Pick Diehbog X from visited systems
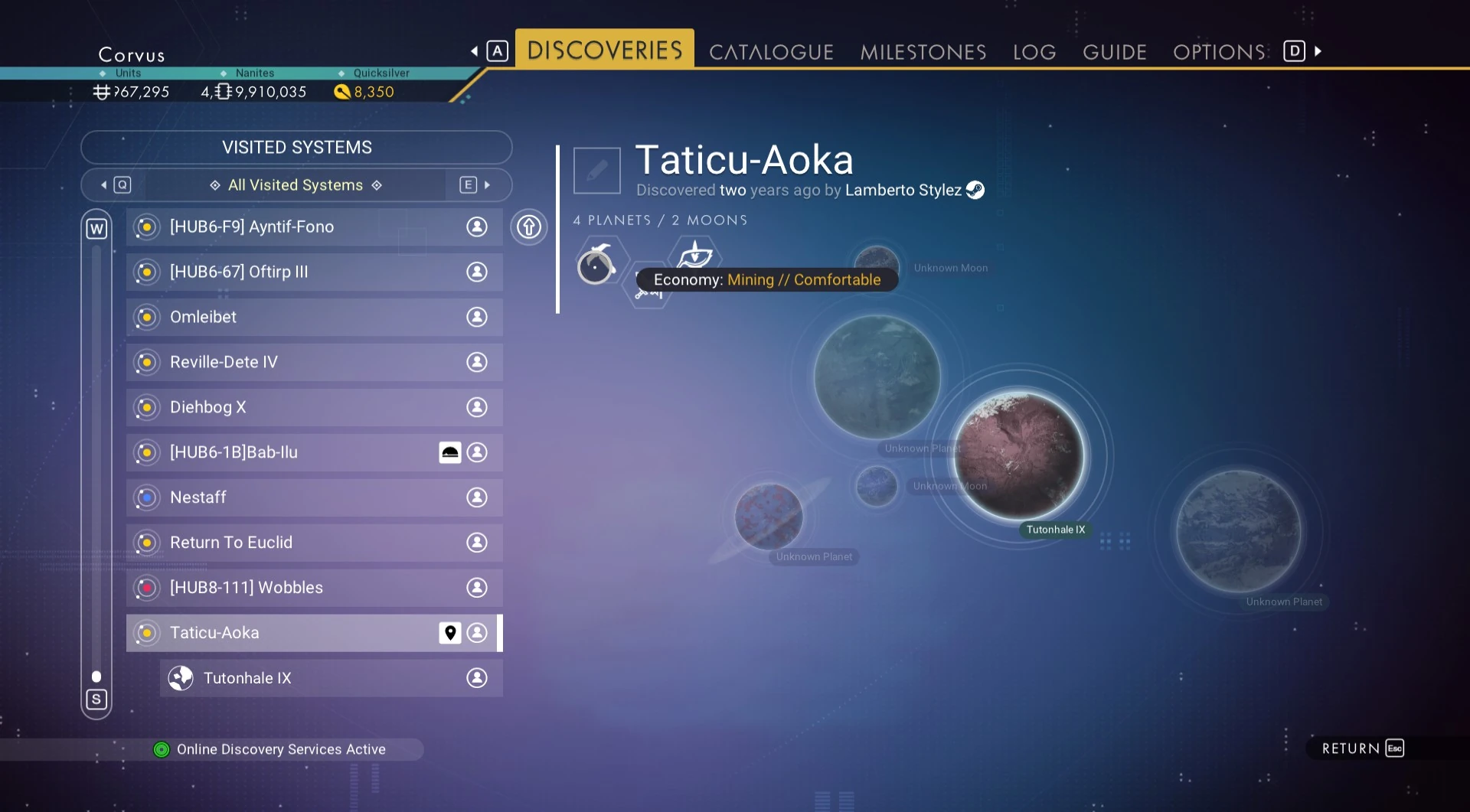This screenshot has width=1470, height=812. click(x=314, y=407)
